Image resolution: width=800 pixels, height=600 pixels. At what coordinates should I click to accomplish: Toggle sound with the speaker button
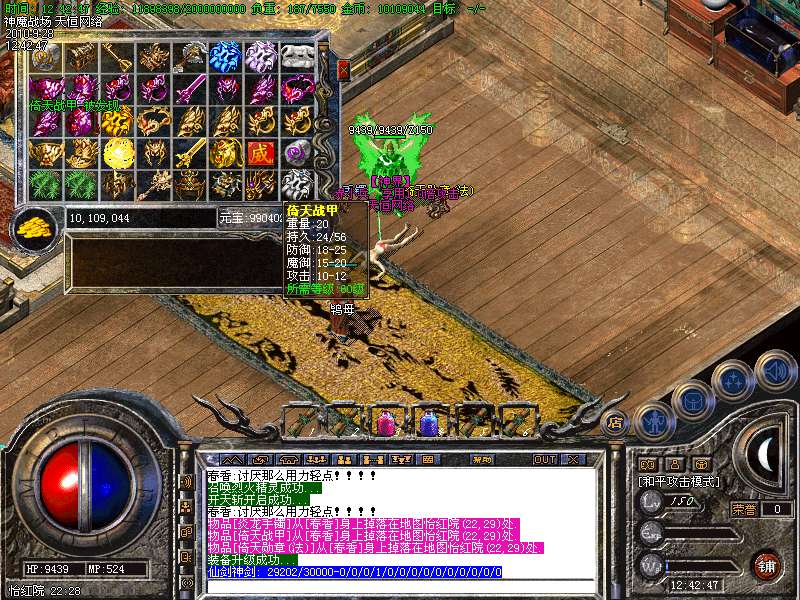point(775,368)
